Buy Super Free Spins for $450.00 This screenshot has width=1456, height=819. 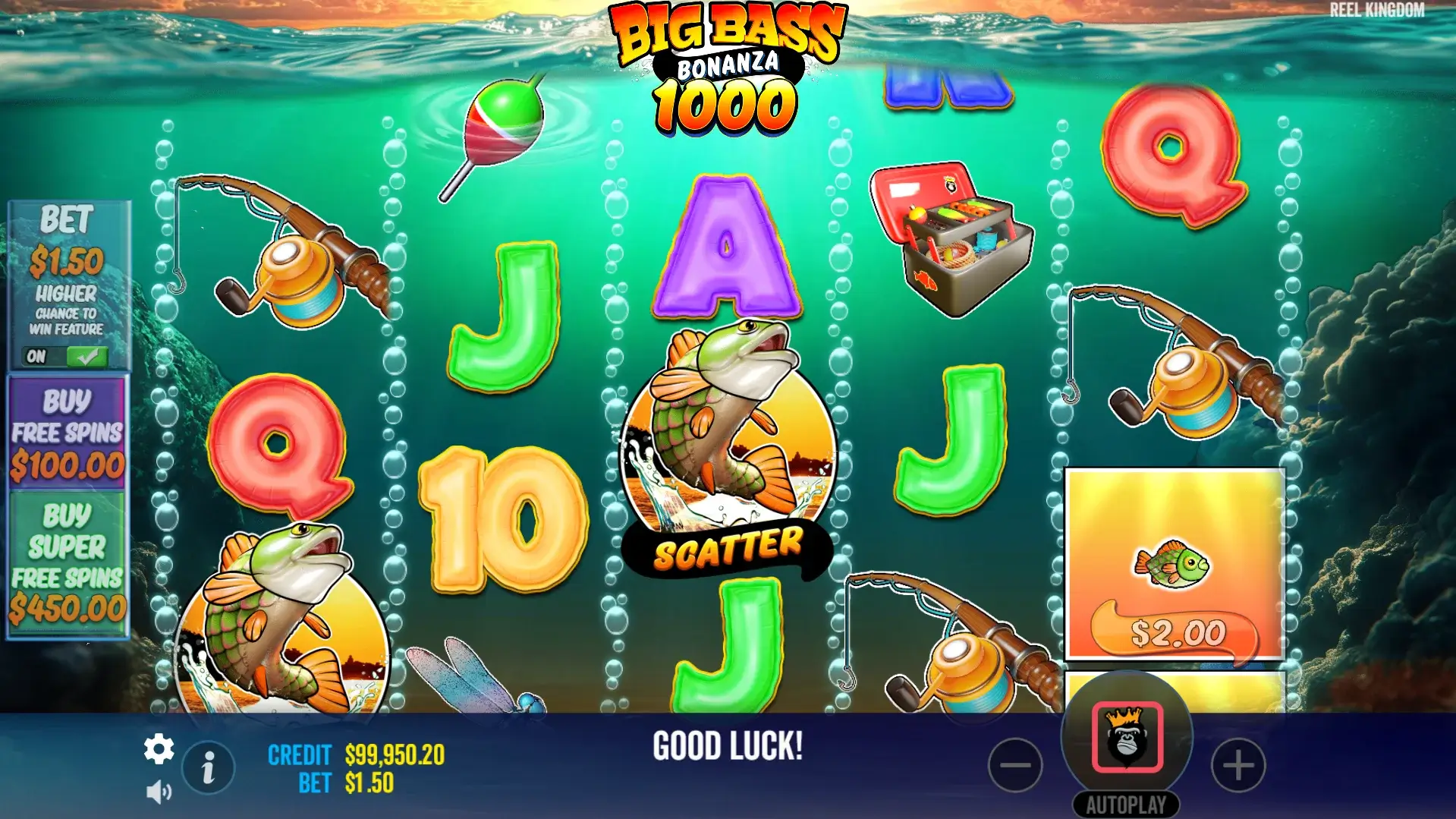pos(68,563)
